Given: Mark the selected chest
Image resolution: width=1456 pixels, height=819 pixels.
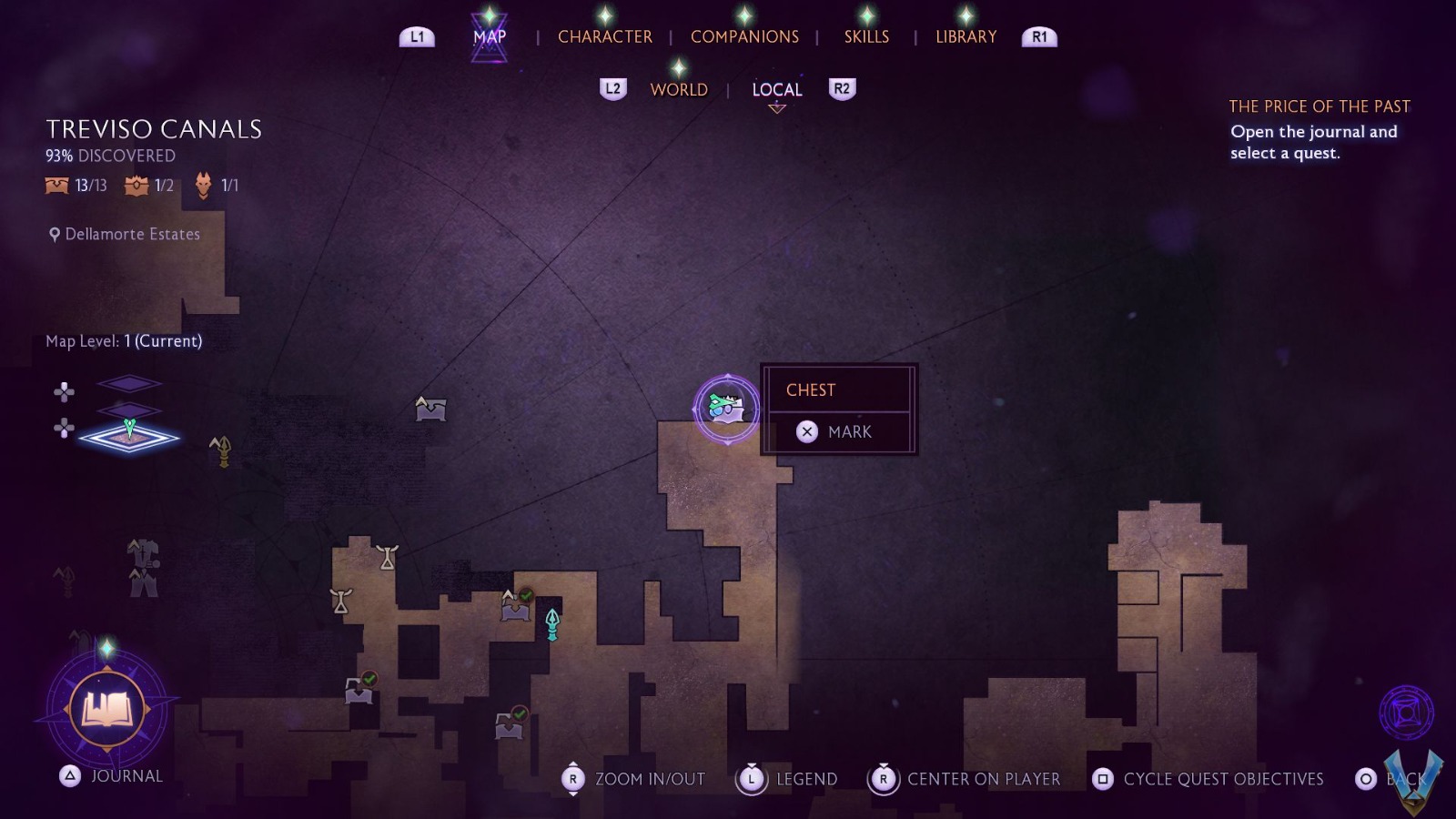Looking at the screenshot, I should [838, 431].
